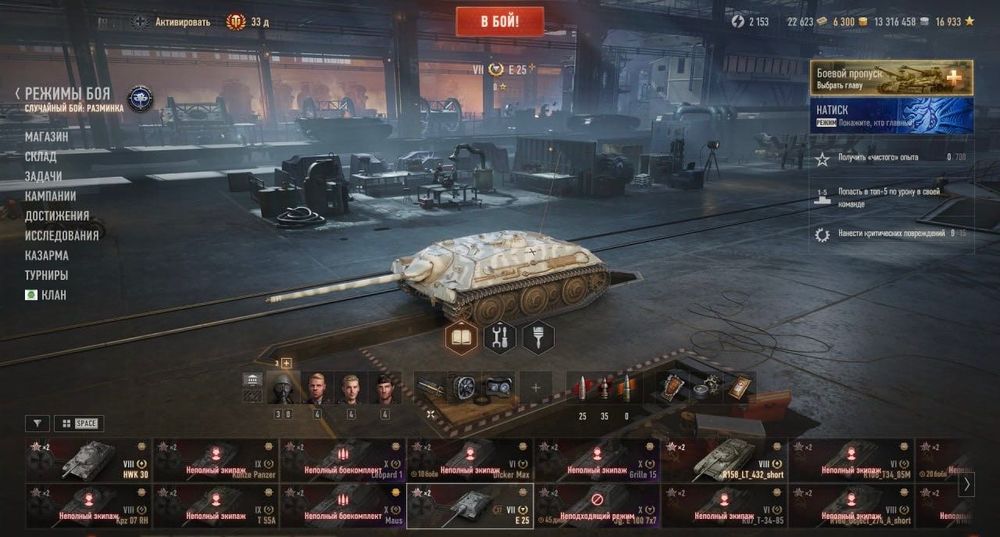Image resolution: width=1000 pixels, height=537 pixels.
Task: Open the МАГАЗИН shop menu
Action: 47,137
